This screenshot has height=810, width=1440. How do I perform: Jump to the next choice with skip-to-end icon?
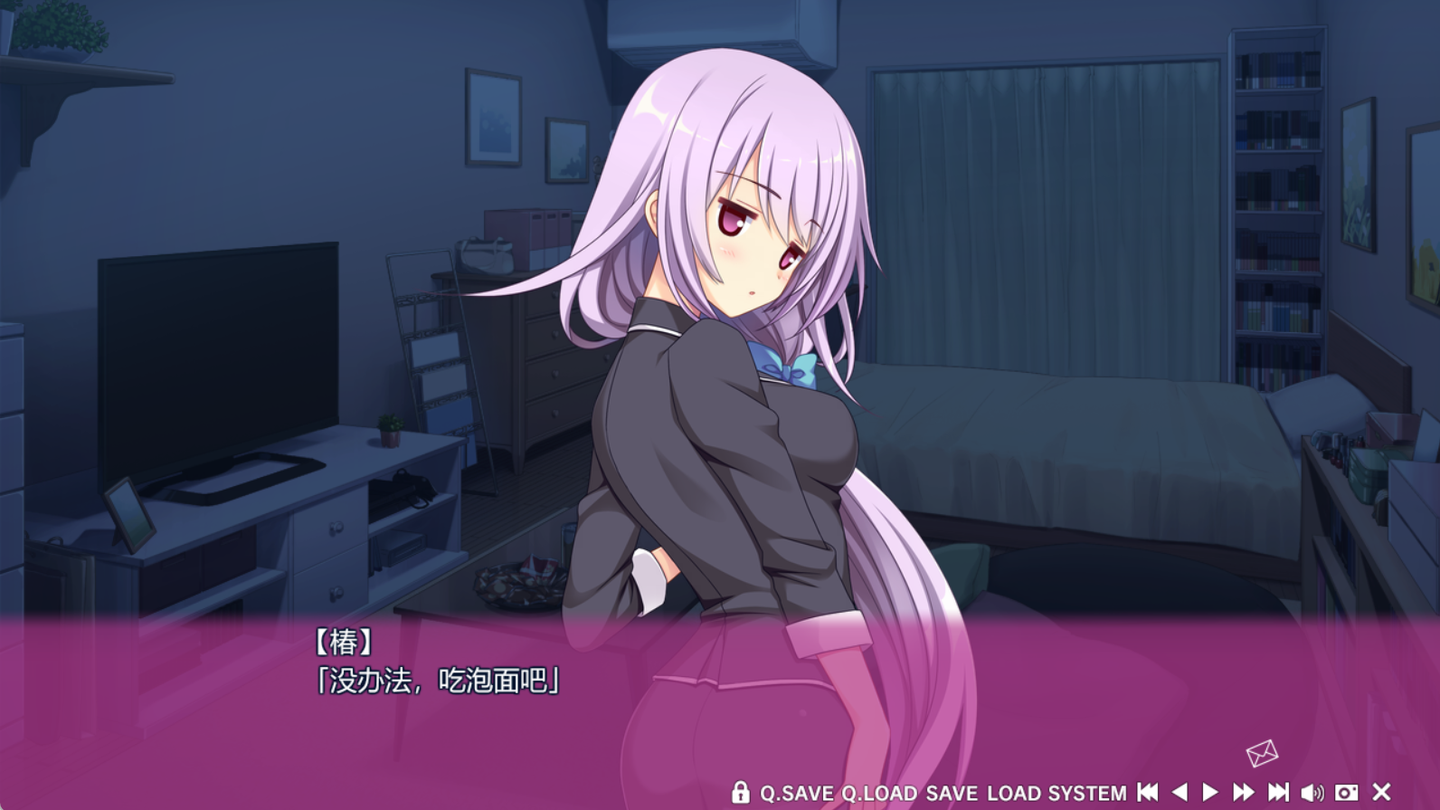tap(1277, 792)
